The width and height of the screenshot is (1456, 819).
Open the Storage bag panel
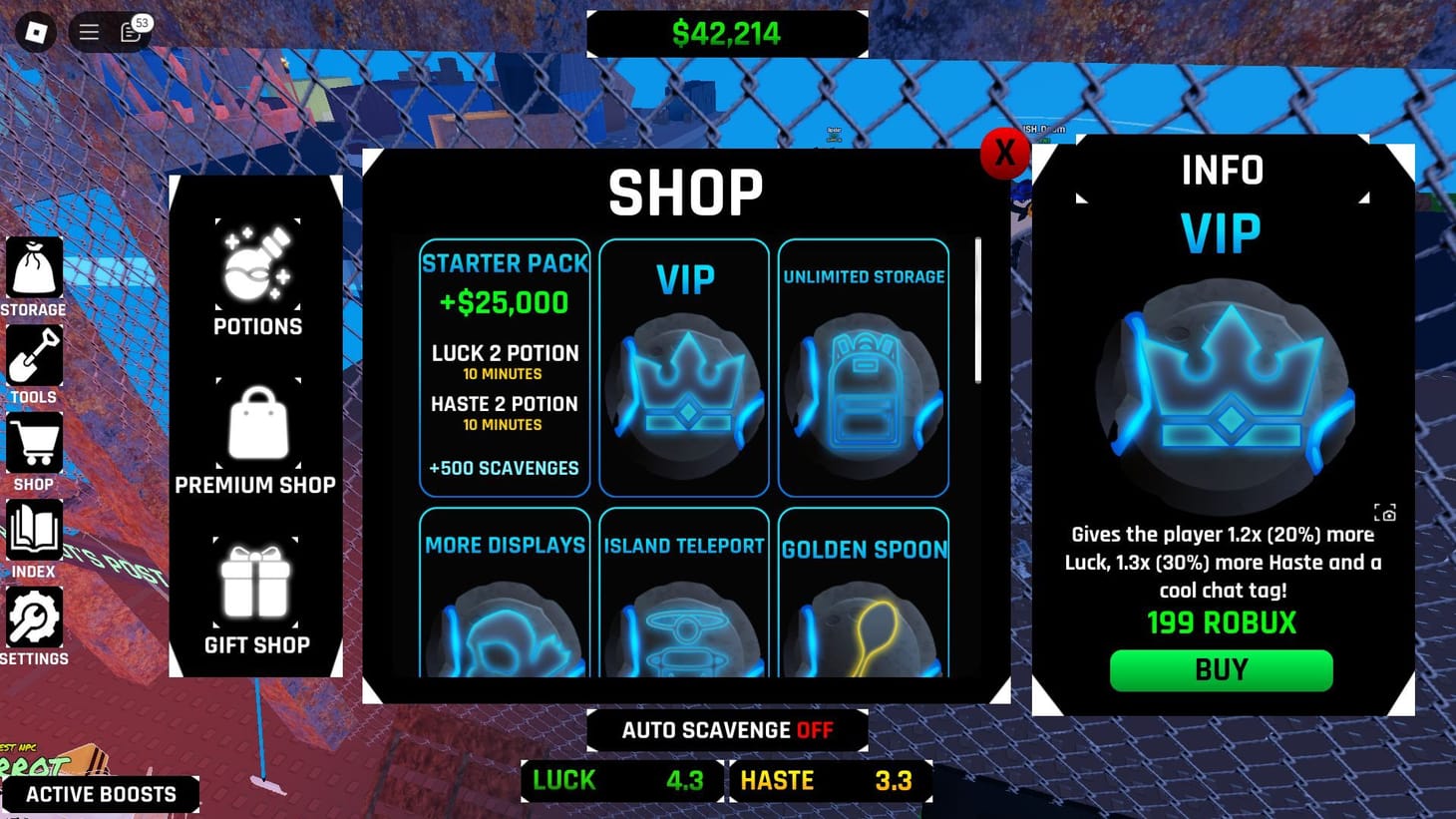pos(35,266)
